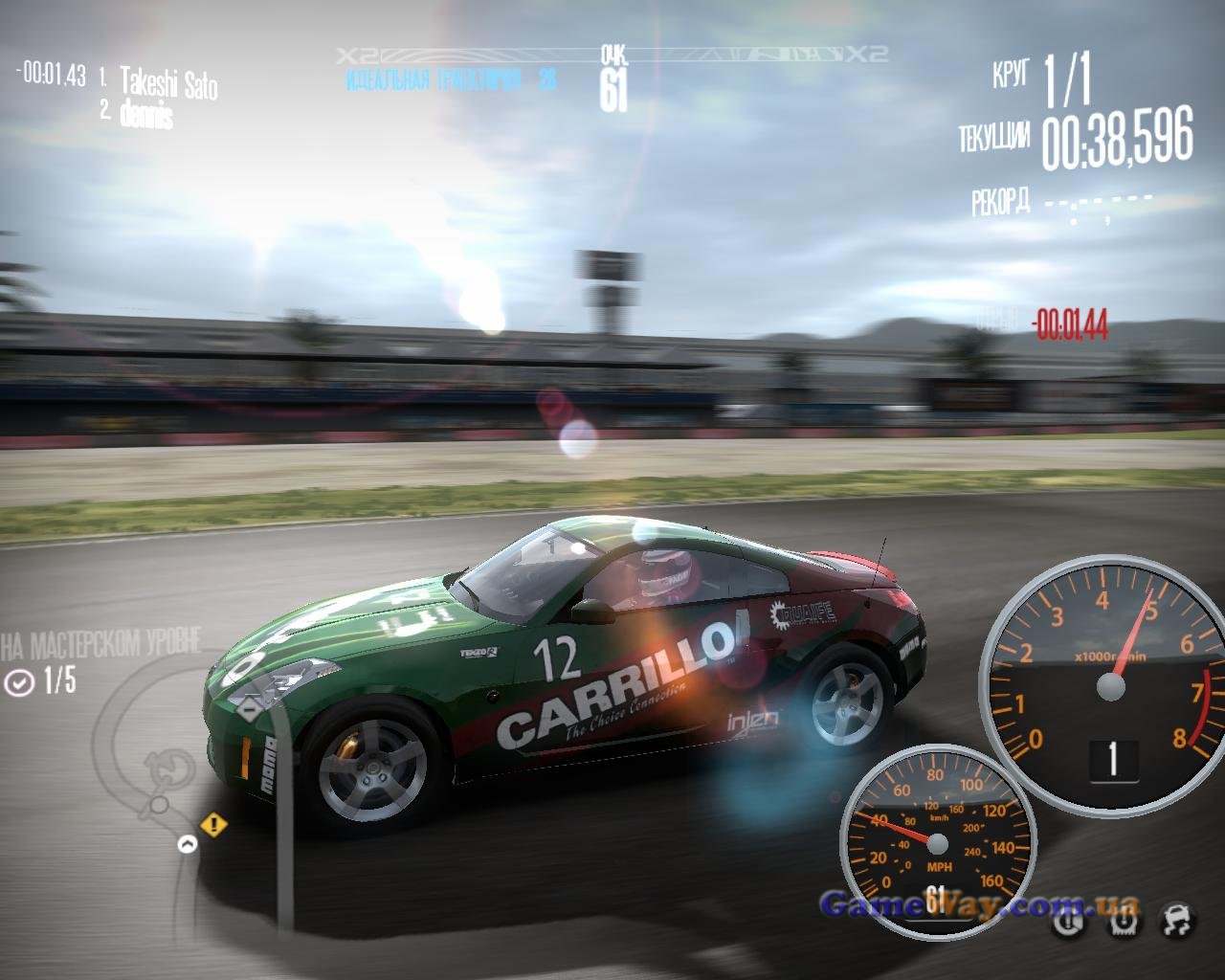Toggle the ABS brake assist icon
Viewport: 1225px width, 980px height.
coord(1068,923)
